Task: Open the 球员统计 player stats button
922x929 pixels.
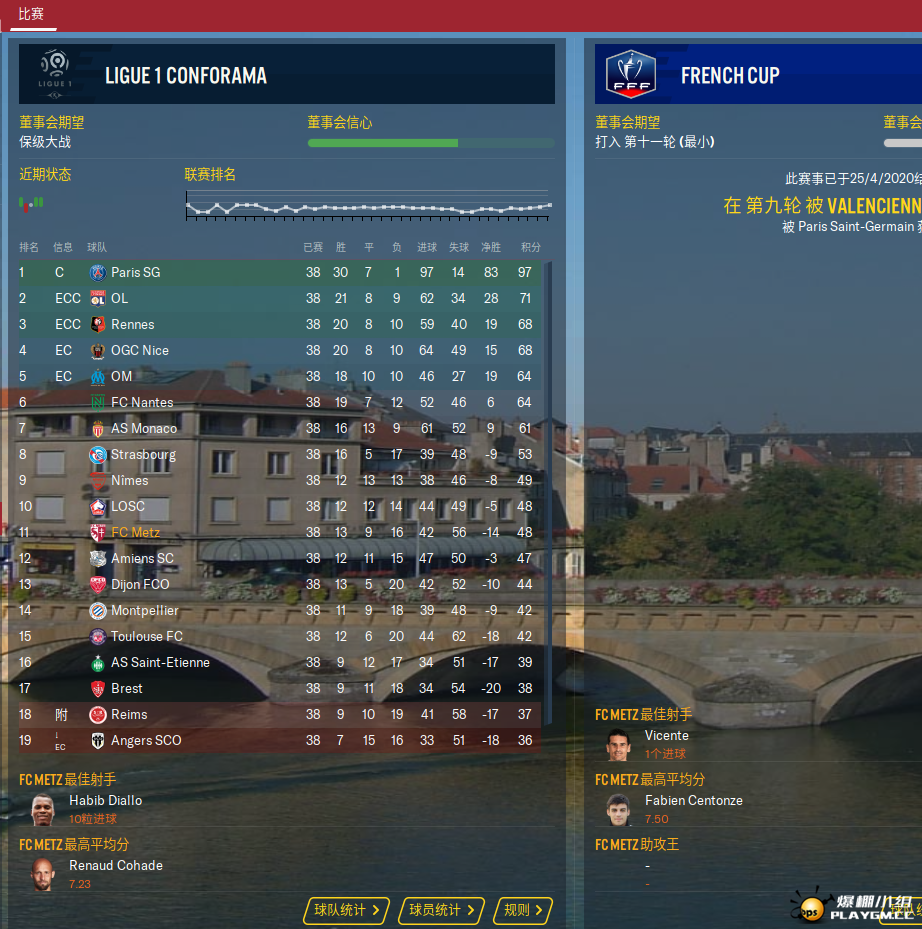Action: 441,910
